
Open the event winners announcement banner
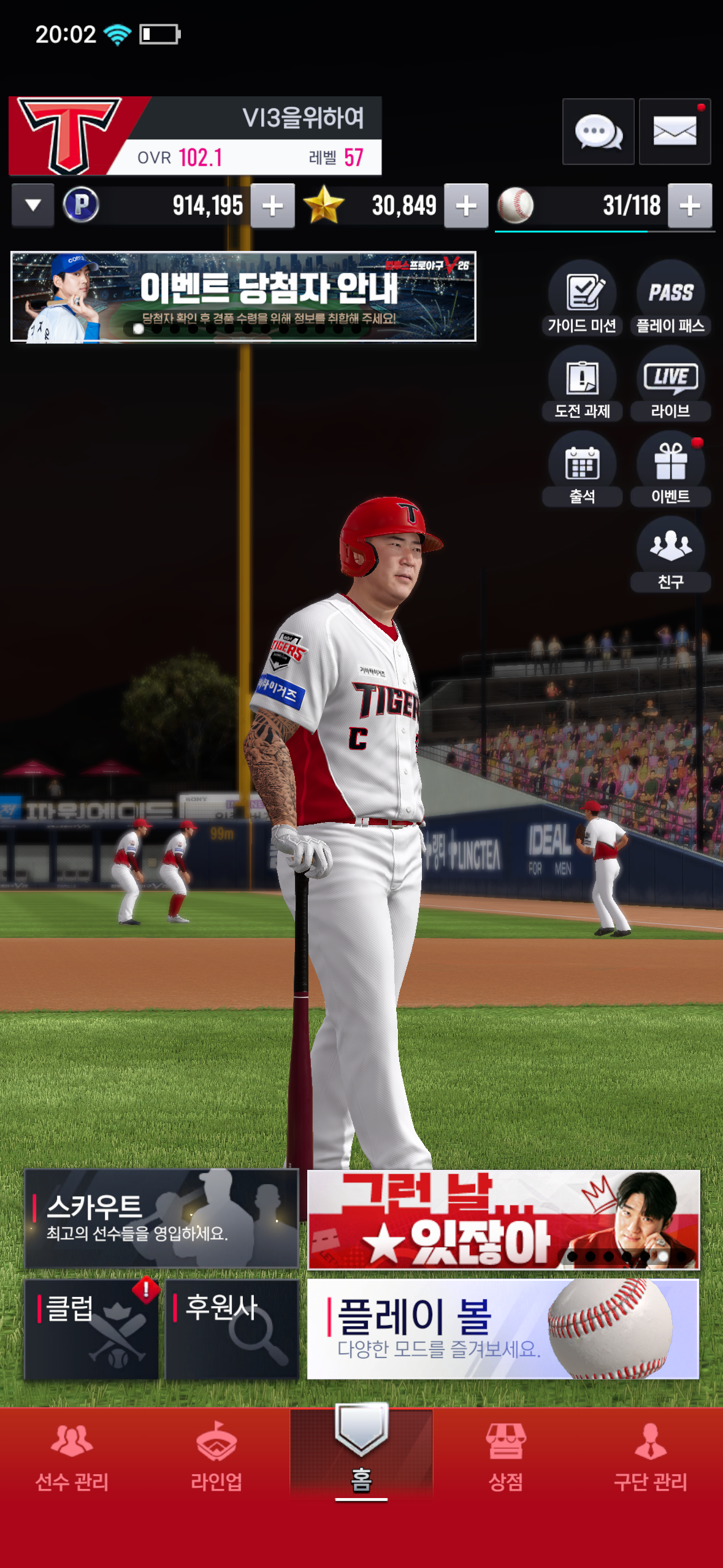(x=243, y=296)
